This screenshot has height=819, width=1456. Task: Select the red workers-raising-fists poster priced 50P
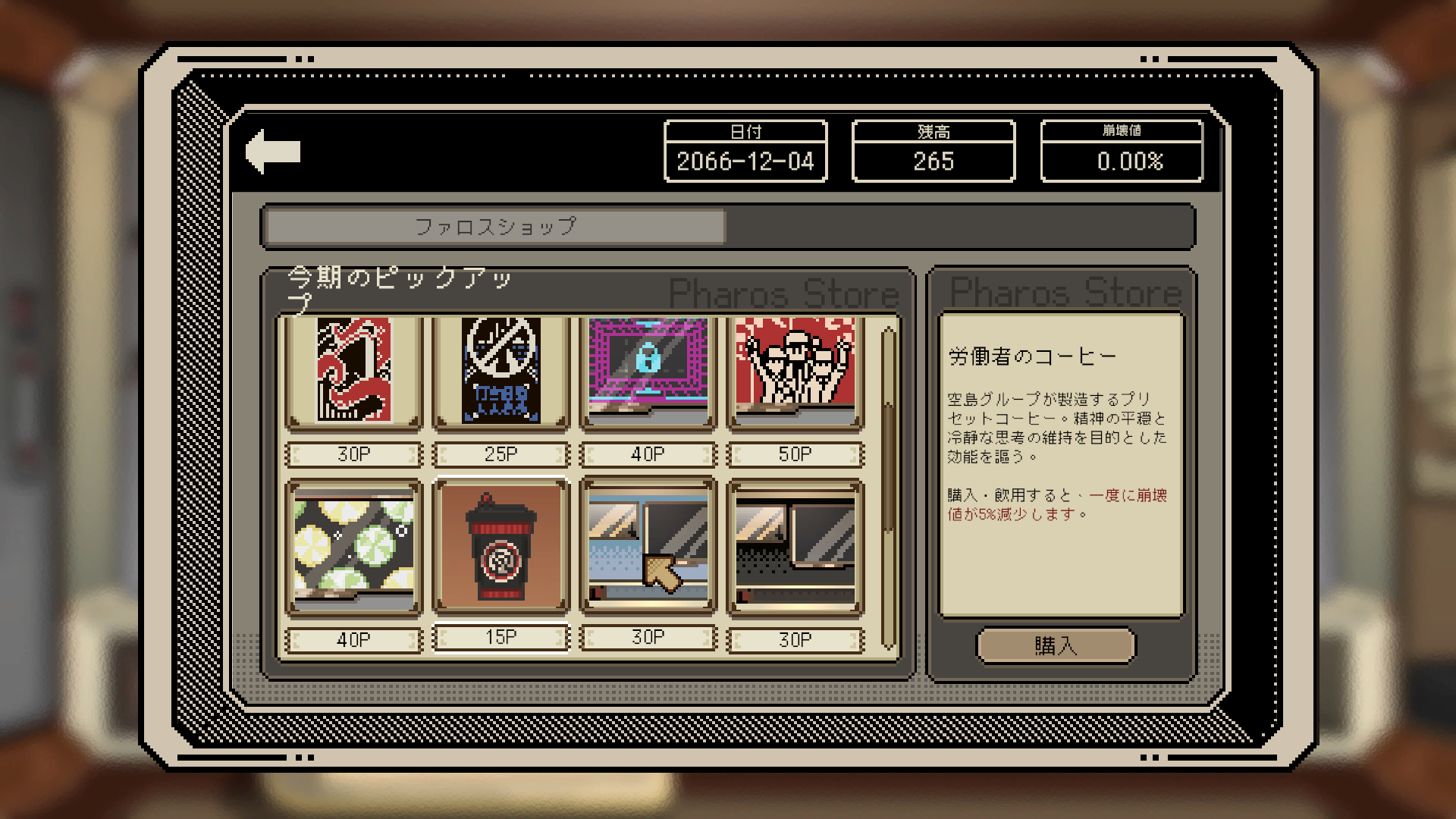coord(795,372)
